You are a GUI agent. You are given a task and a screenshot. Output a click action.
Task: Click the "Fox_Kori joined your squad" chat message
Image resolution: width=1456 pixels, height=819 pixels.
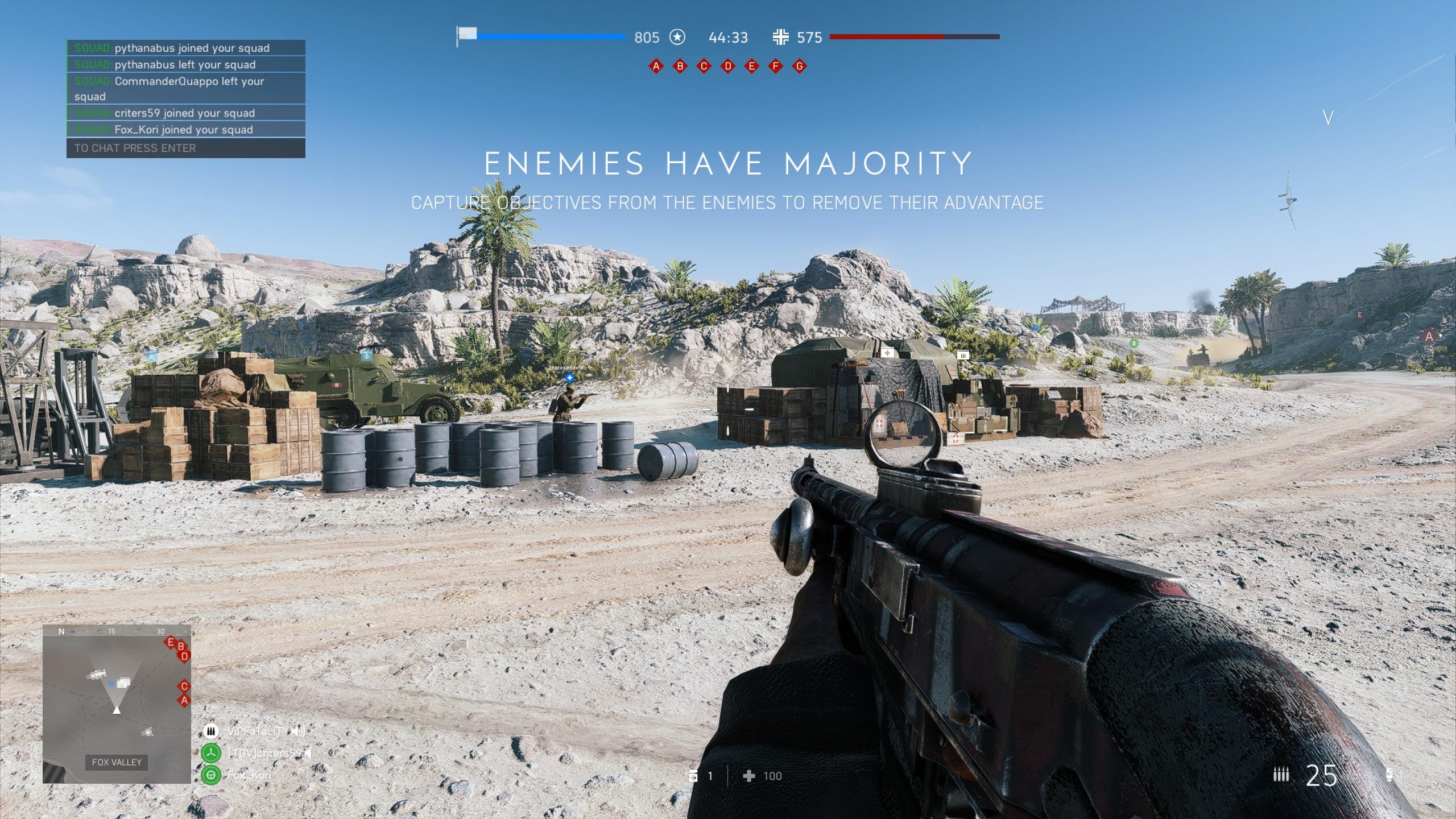184,130
